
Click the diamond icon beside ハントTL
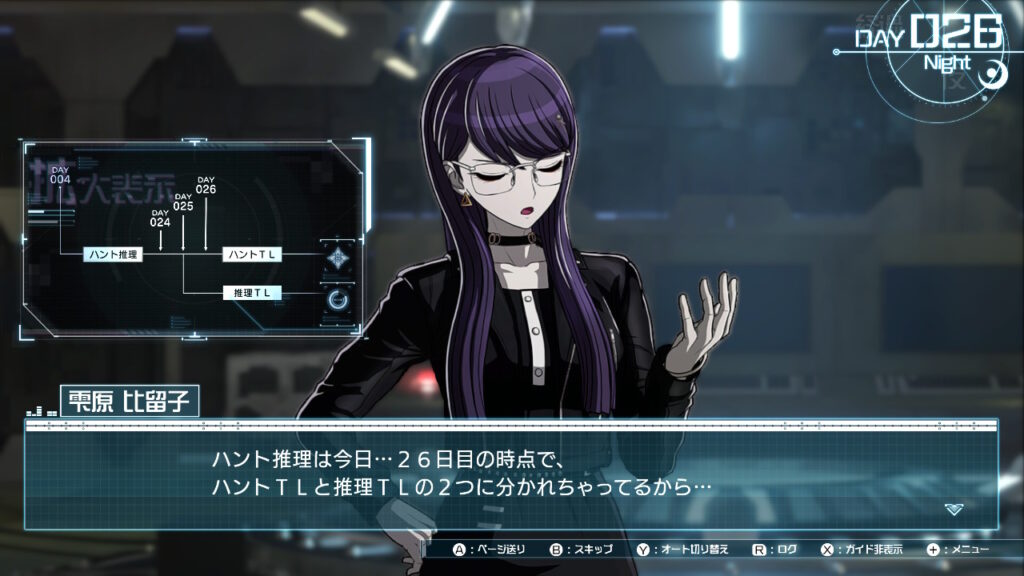pyautogui.click(x=339, y=257)
